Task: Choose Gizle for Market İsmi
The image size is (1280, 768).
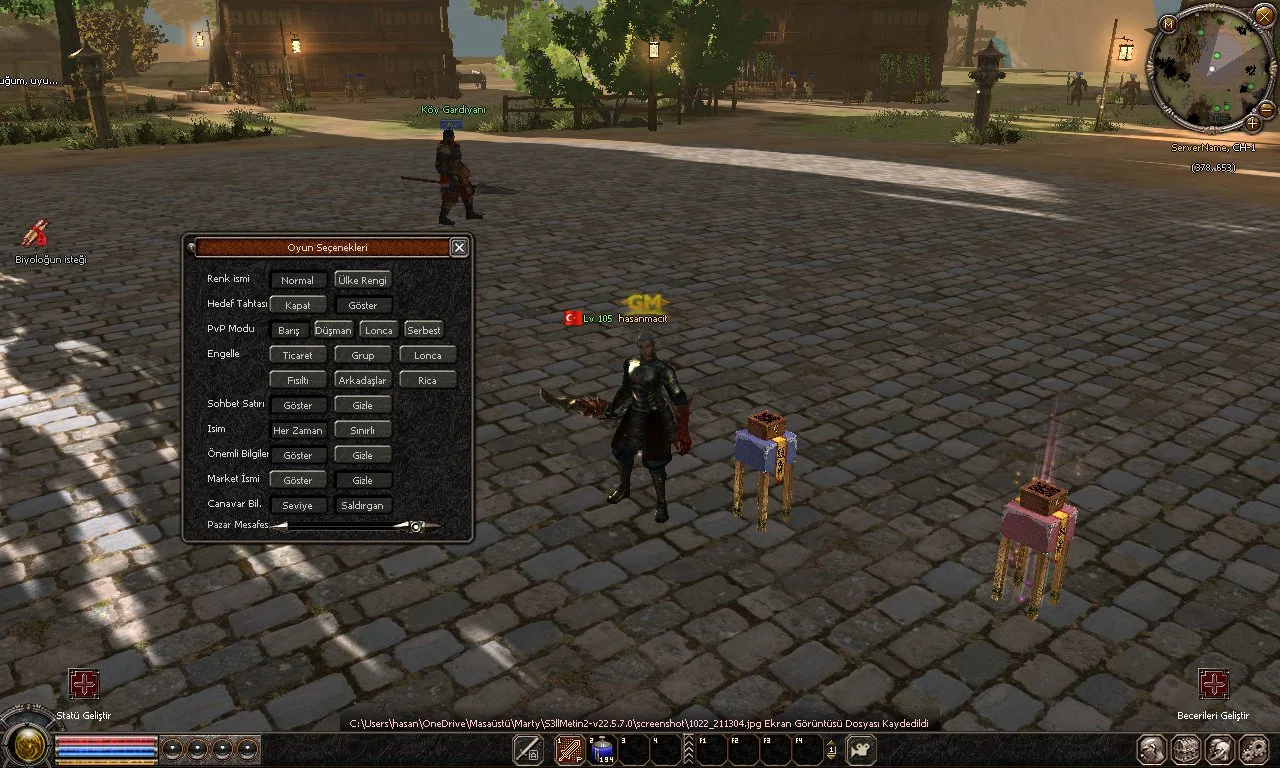Action: point(362,480)
